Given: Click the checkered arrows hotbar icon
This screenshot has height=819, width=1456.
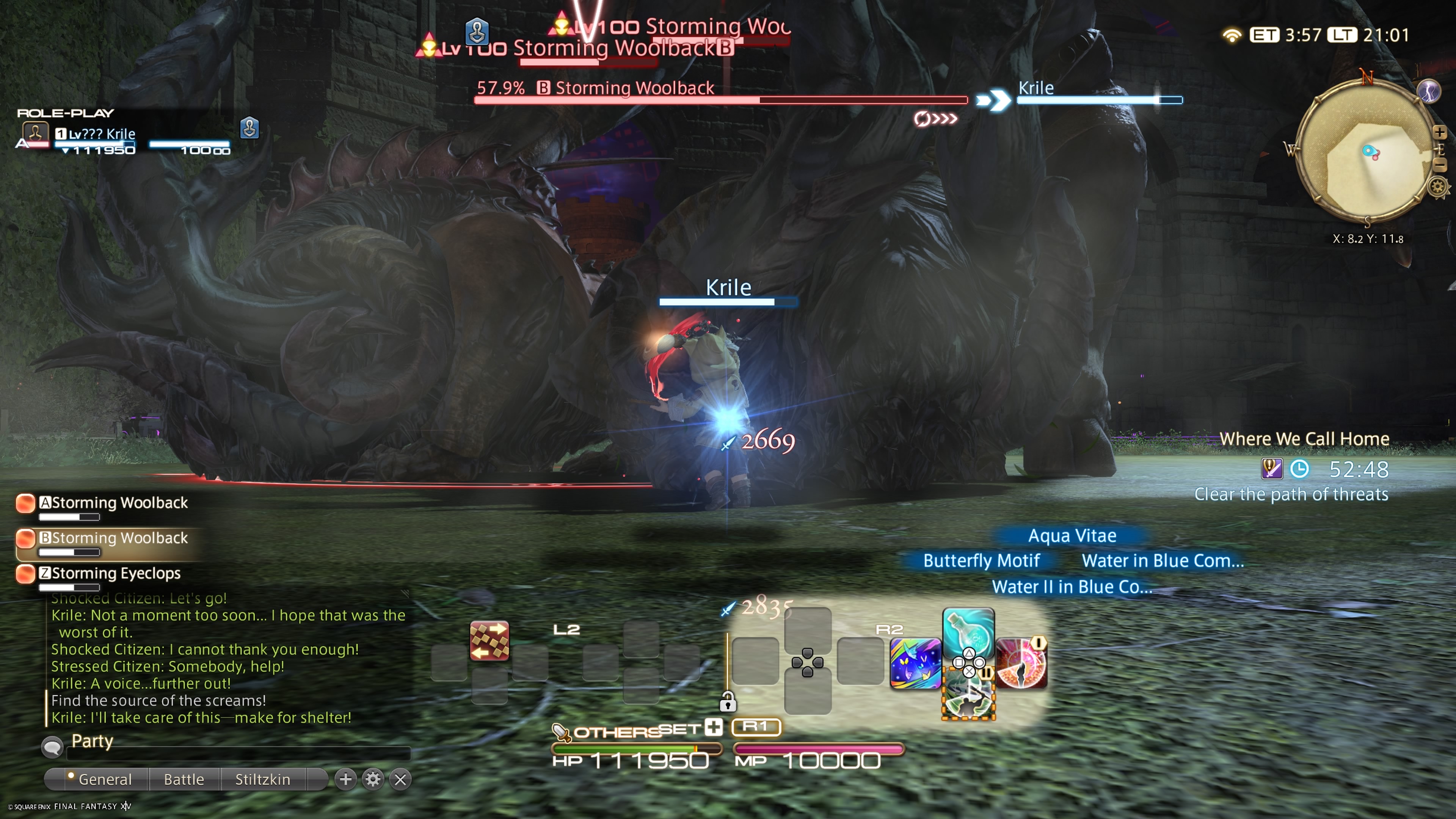Looking at the screenshot, I should [489, 640].
